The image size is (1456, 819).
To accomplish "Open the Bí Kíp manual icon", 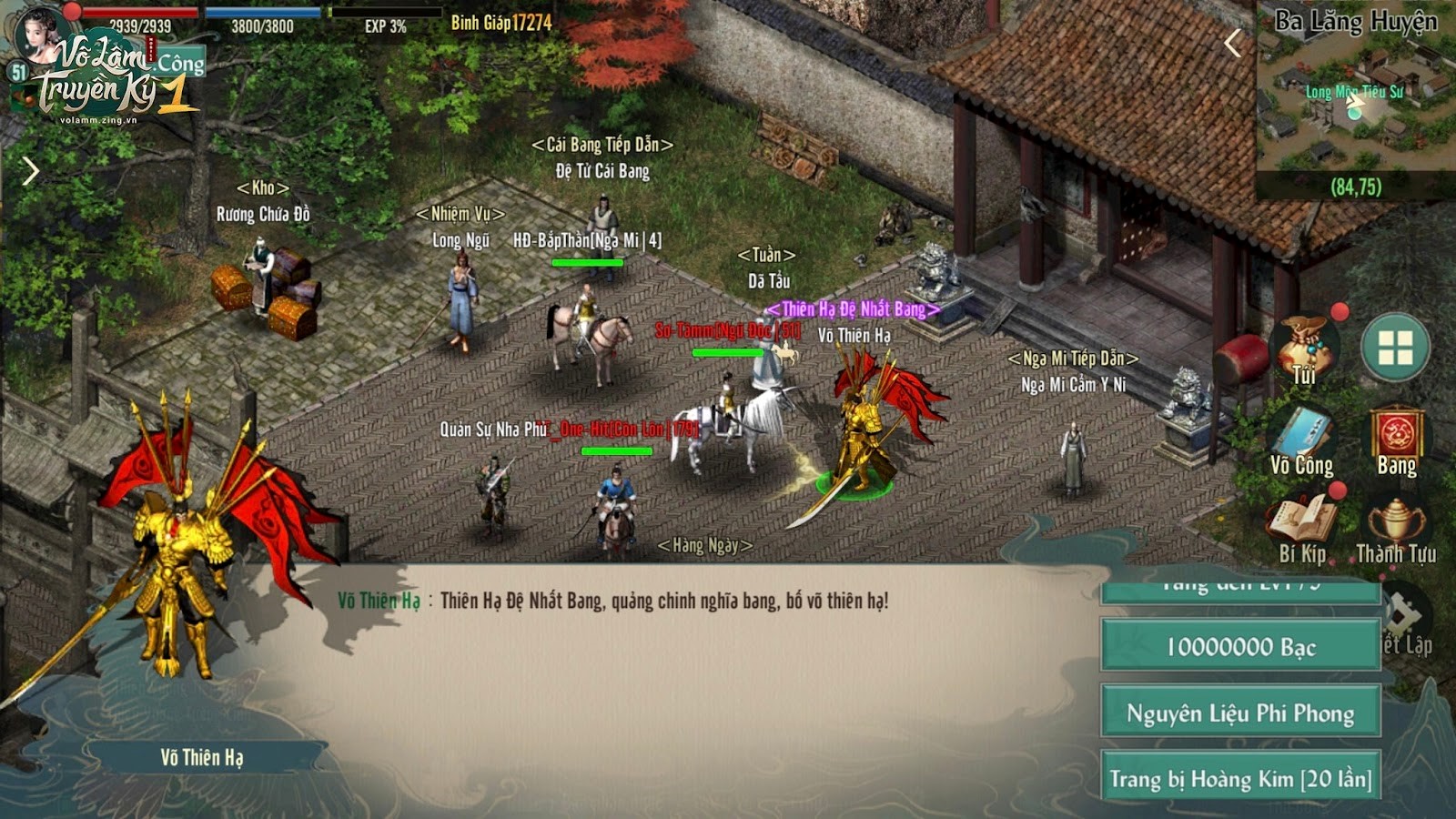I will pos(1302,528).
